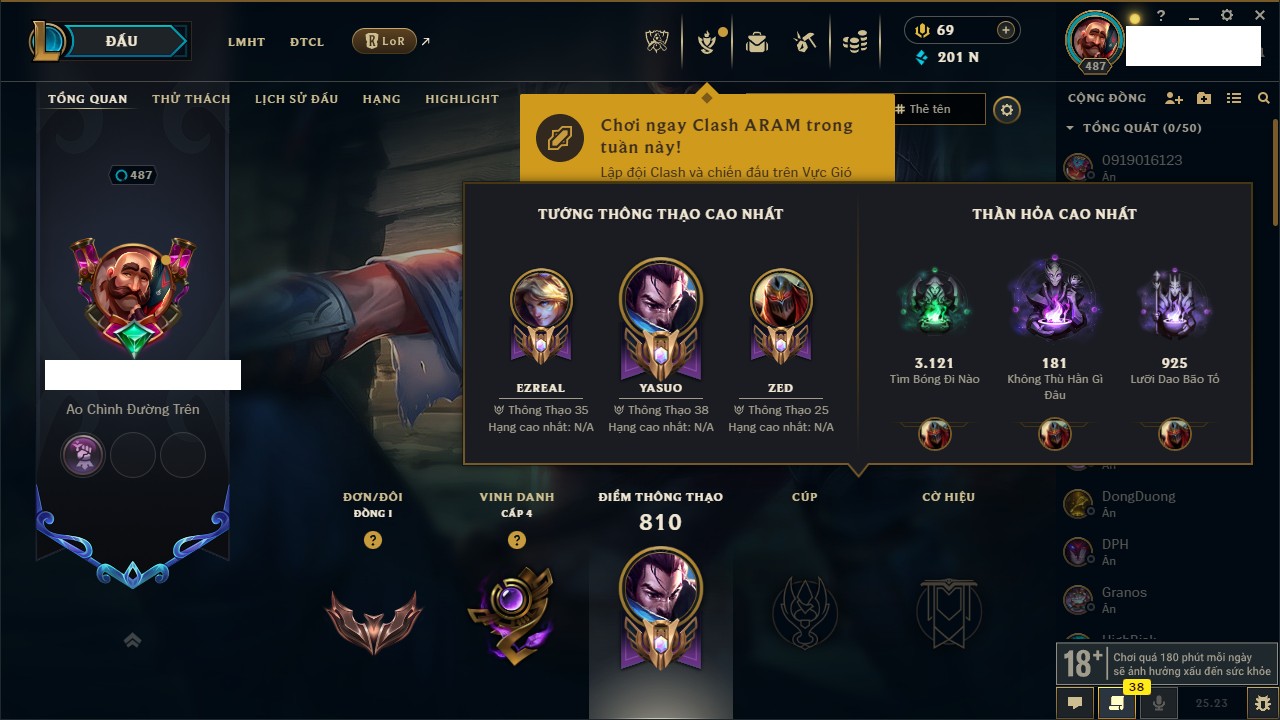The width and height of the screenshot is (1280, 720).
Task: Switch to the Hạng tab
Action: [x=381, y=99]
